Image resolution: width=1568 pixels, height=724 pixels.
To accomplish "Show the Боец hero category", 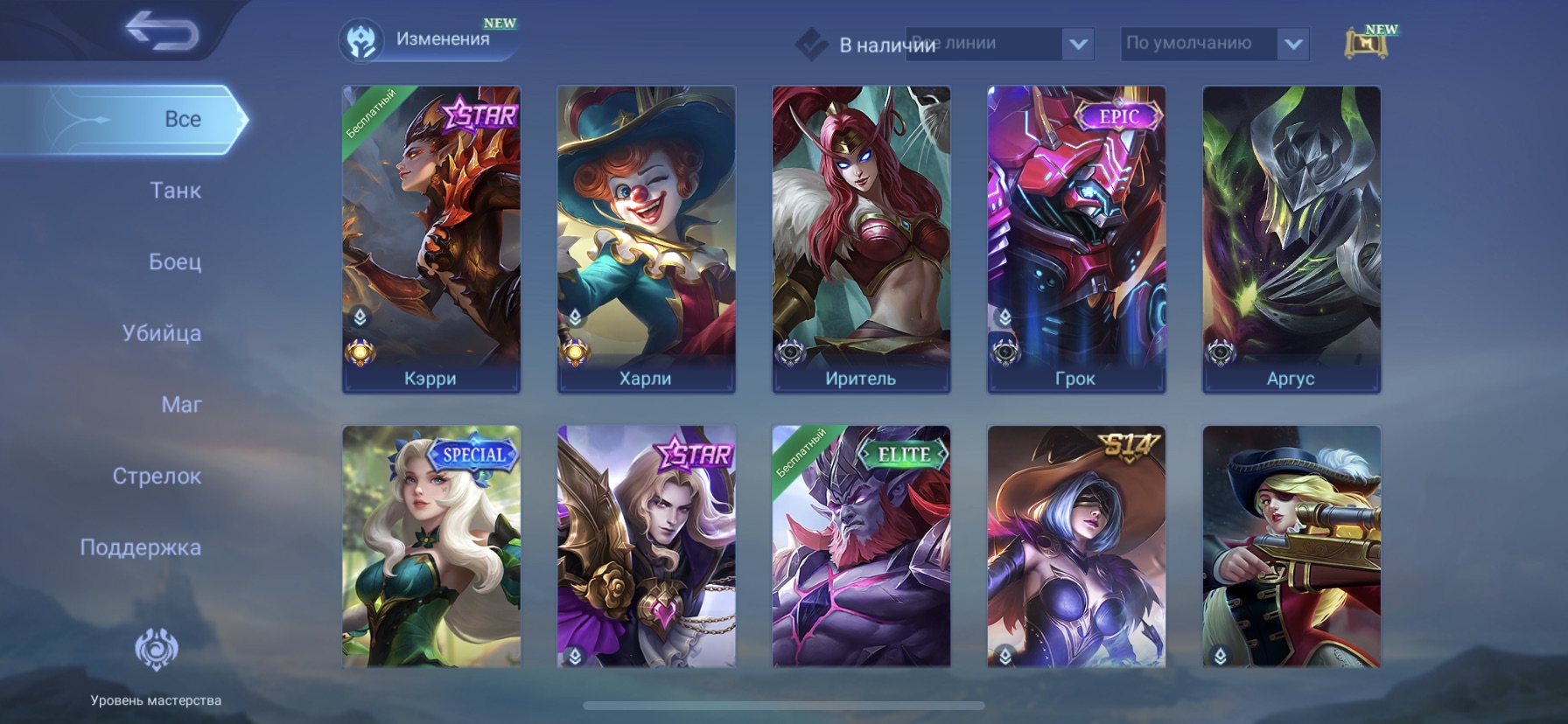I will (x=175, y=261).
